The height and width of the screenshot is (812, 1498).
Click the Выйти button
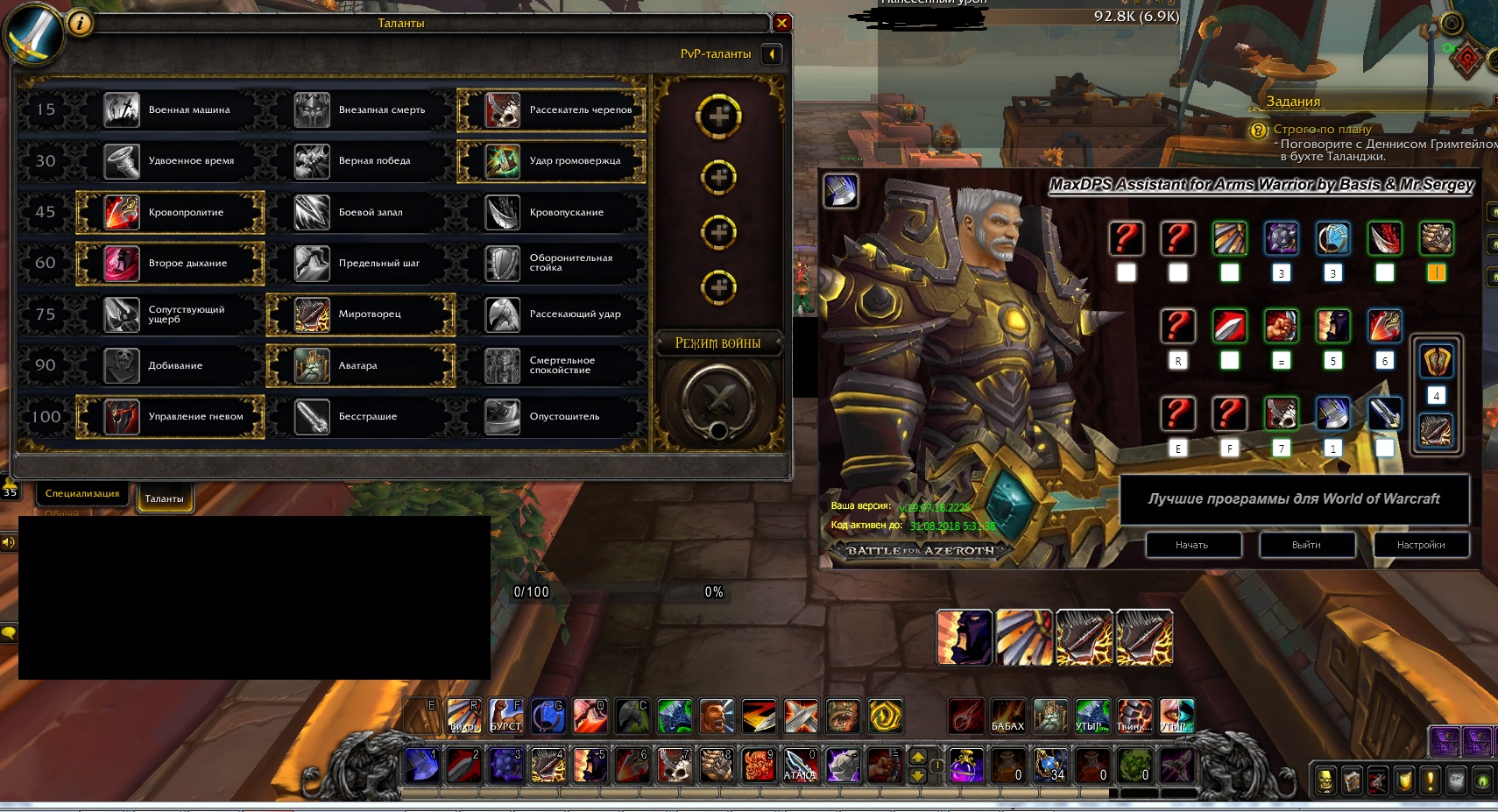click(1306, 545)
